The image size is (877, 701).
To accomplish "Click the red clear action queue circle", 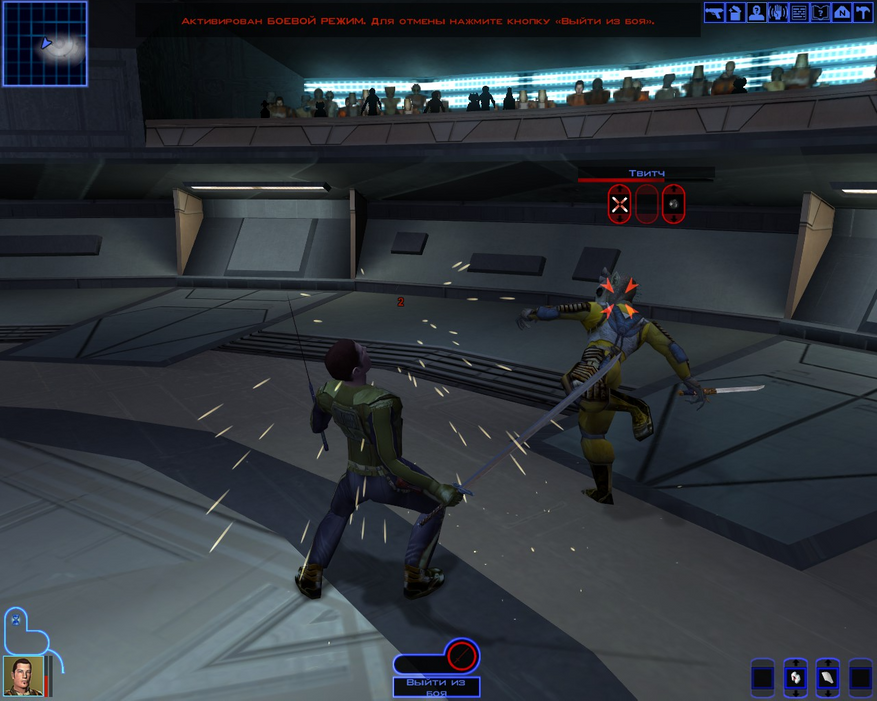I will pos(462,656).
